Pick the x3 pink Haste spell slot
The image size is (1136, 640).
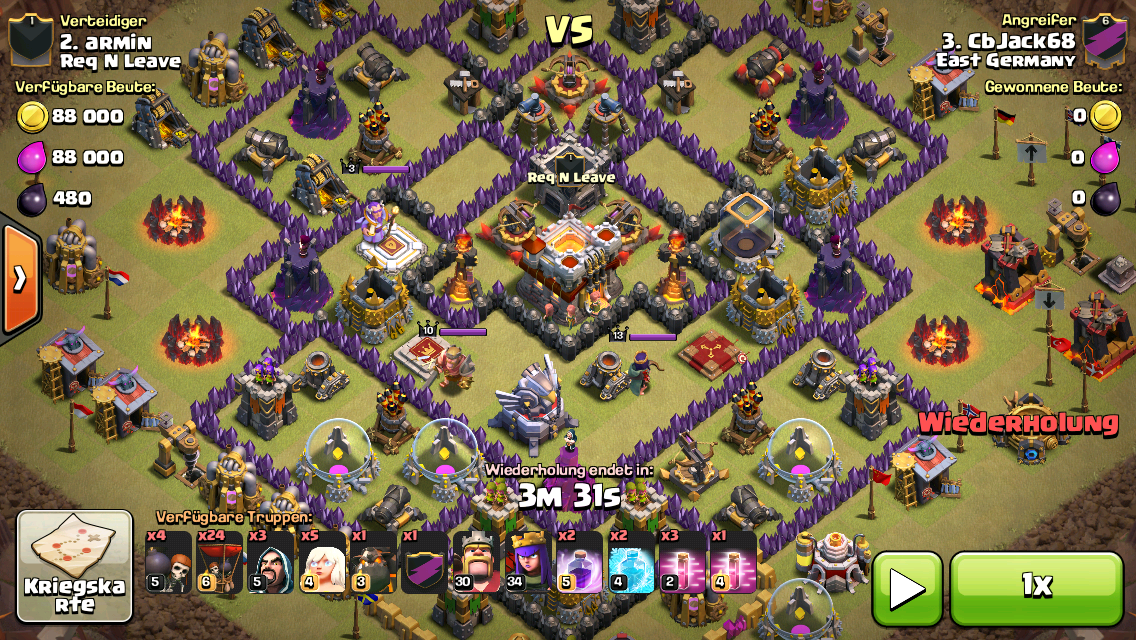click(x=682, y=563)
